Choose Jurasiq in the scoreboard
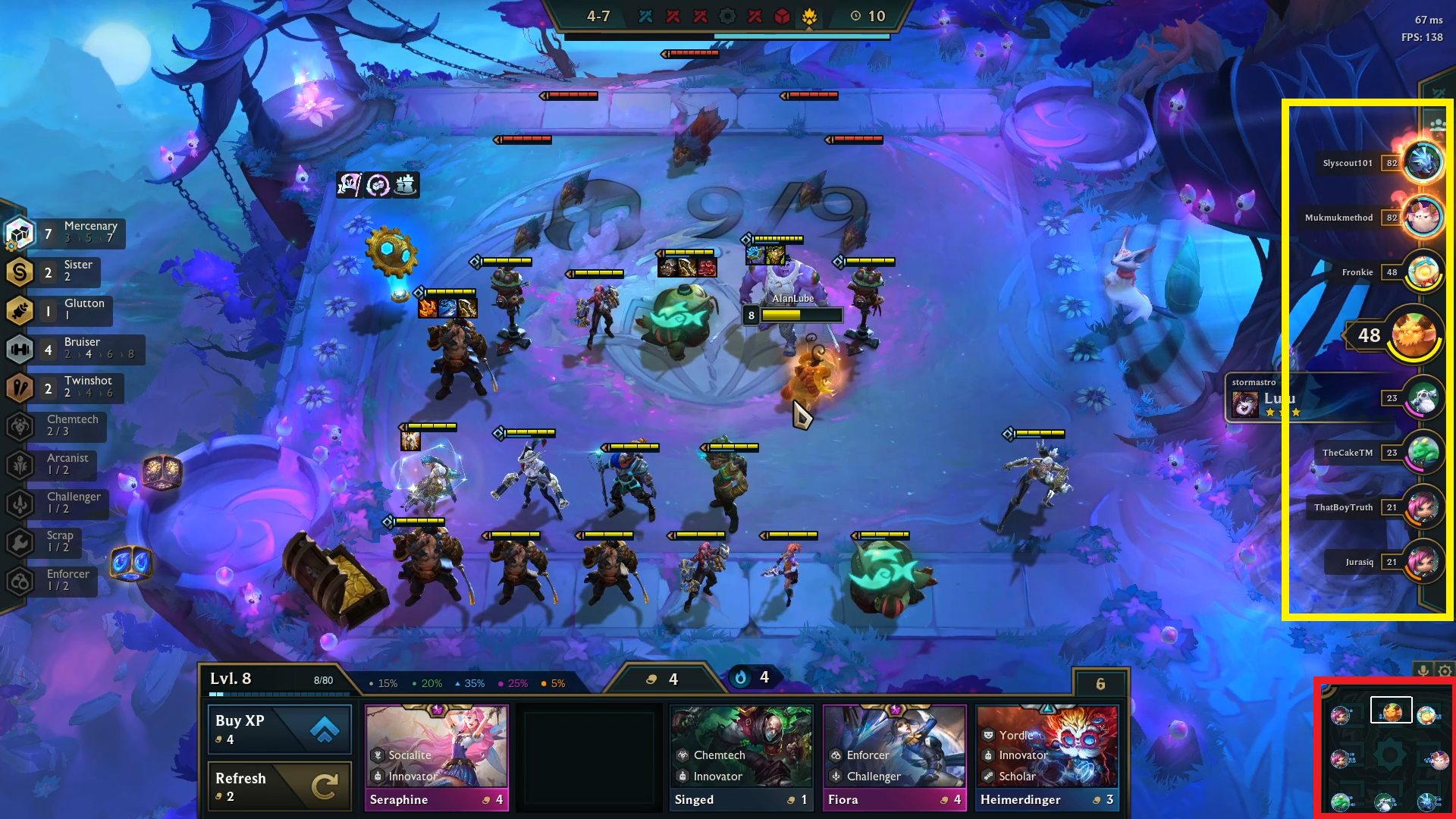Screen dimensions: 1456x819 pyautogui.click(x=1423, y=562)
